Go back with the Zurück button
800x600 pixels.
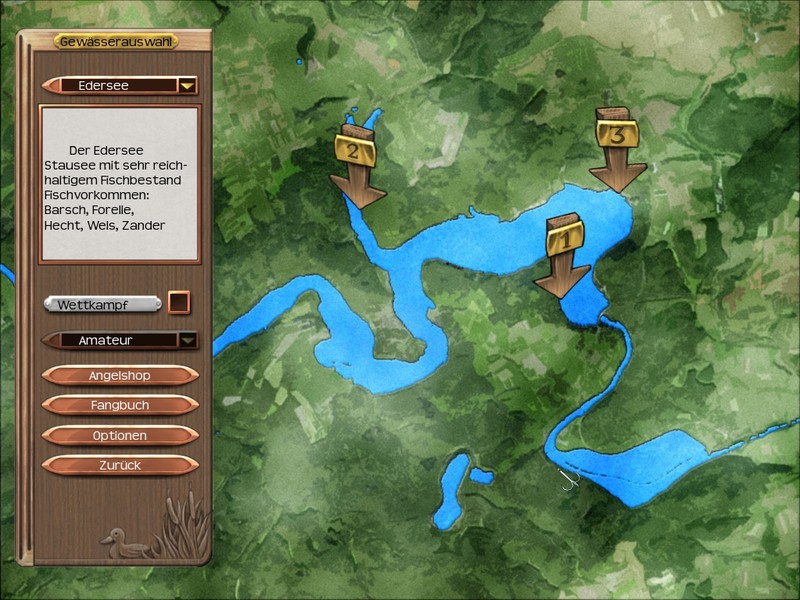pos(119,466)
